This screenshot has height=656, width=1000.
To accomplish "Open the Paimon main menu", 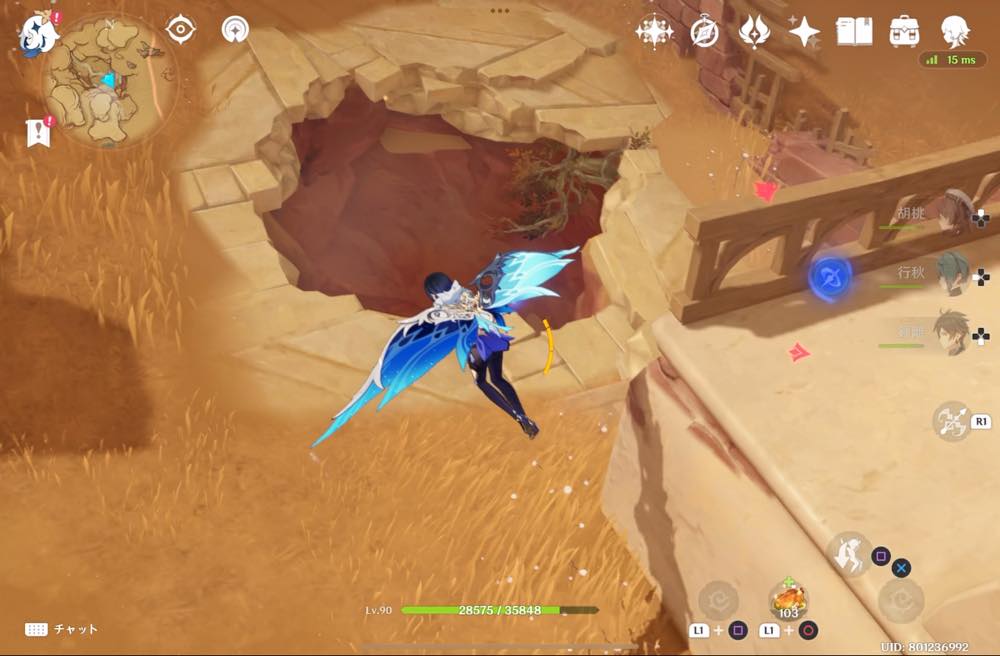I will (36, 32).
